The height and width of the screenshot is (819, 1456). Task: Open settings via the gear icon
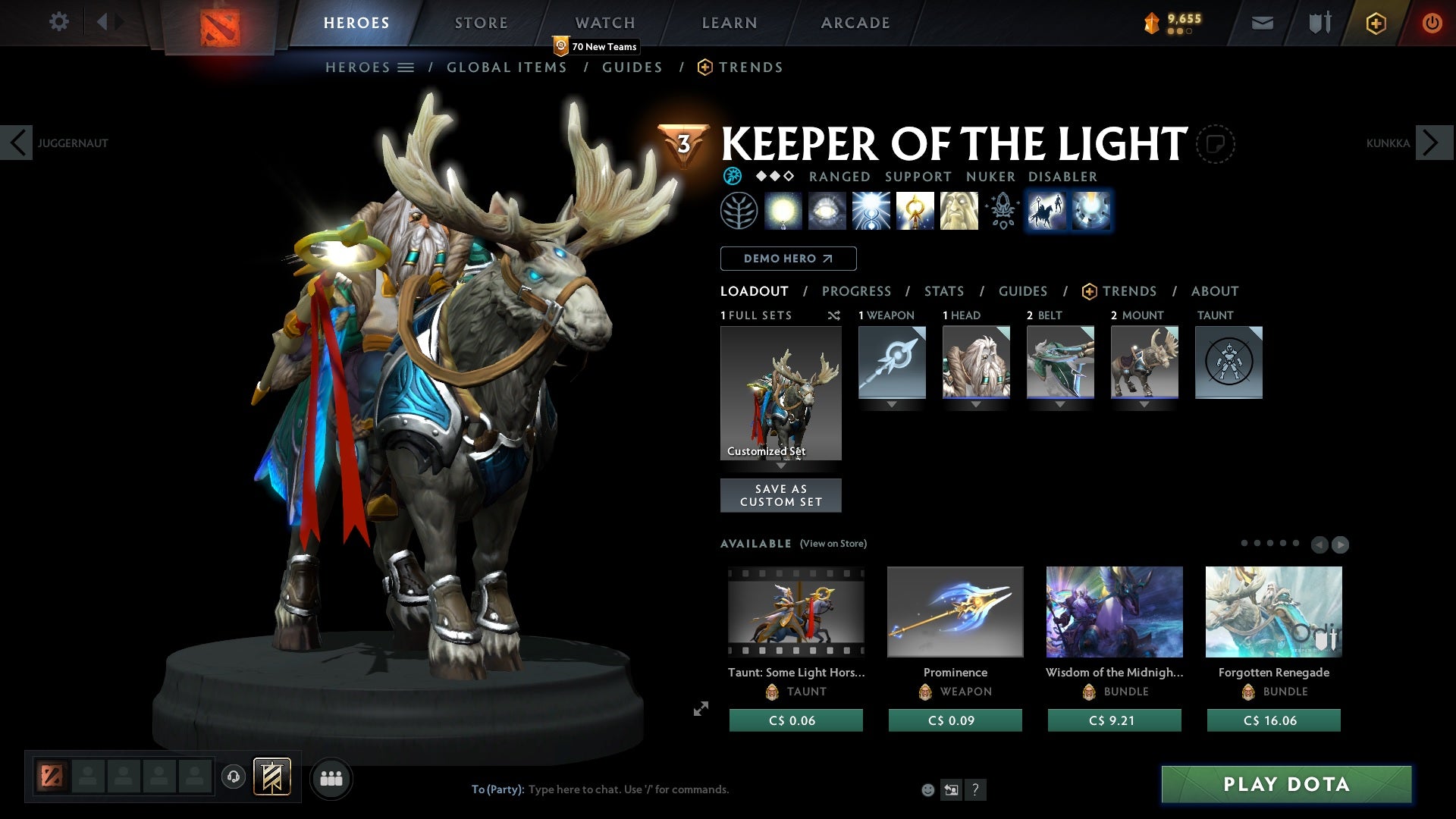pyautogui.click(x=58, y=22)
